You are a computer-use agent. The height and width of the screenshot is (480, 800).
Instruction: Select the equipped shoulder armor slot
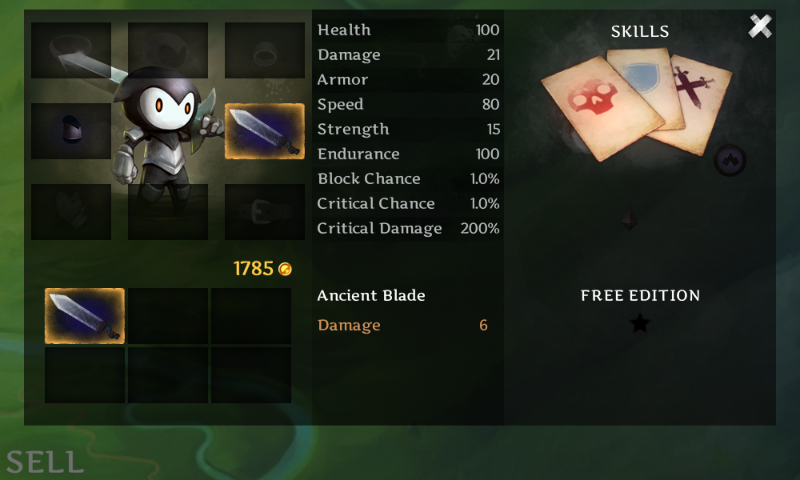(70, 131)
